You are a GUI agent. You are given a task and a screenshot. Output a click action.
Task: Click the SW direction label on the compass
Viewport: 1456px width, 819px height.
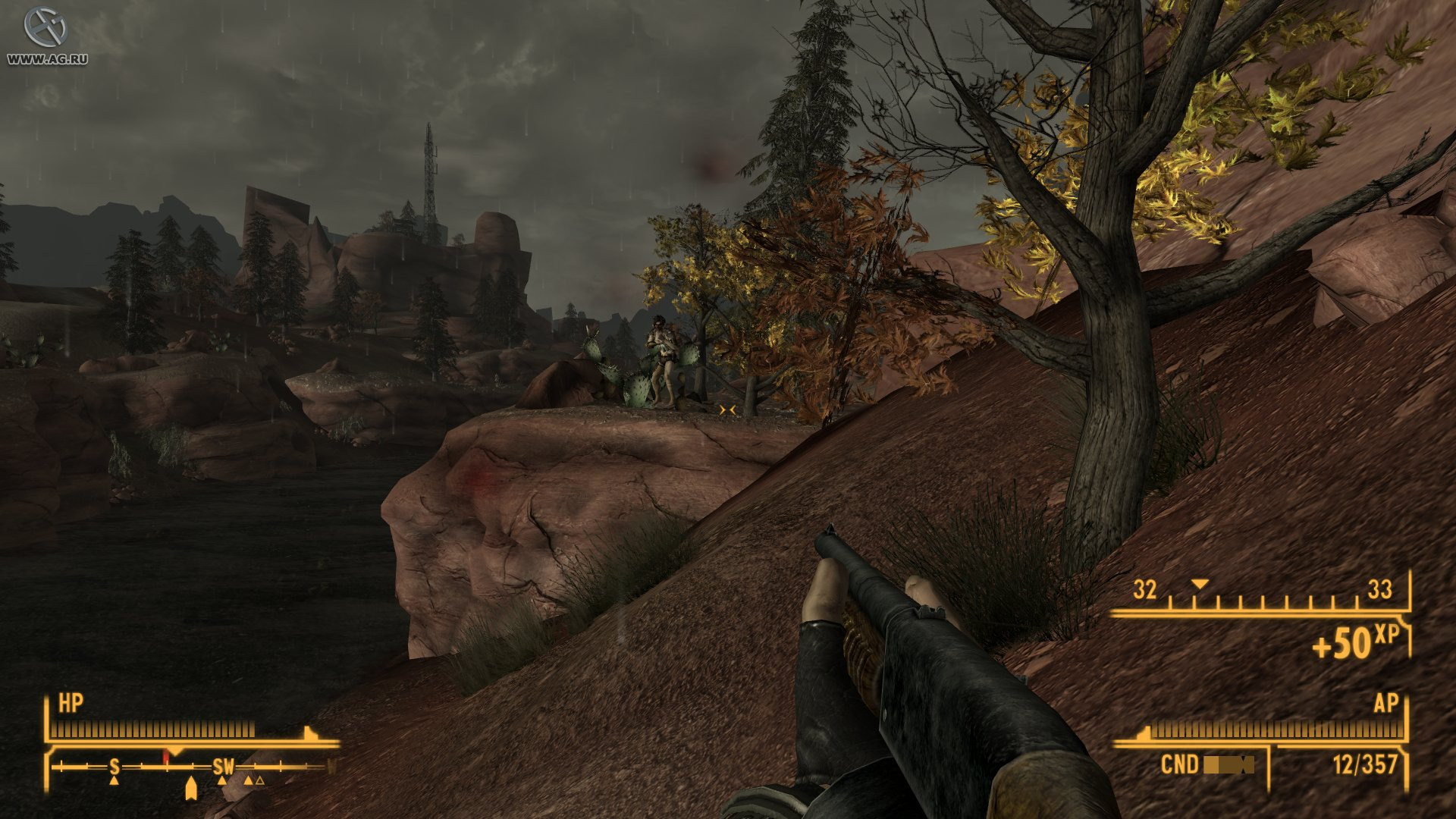click(x=223, y=766)
